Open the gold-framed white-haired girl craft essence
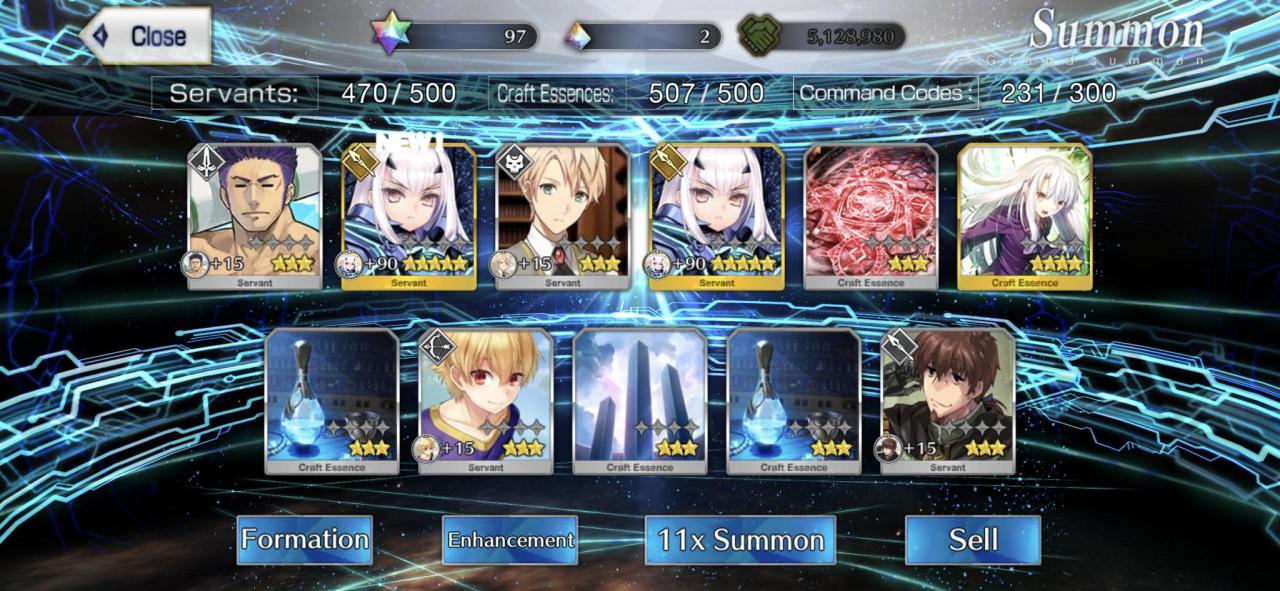 1025,216
